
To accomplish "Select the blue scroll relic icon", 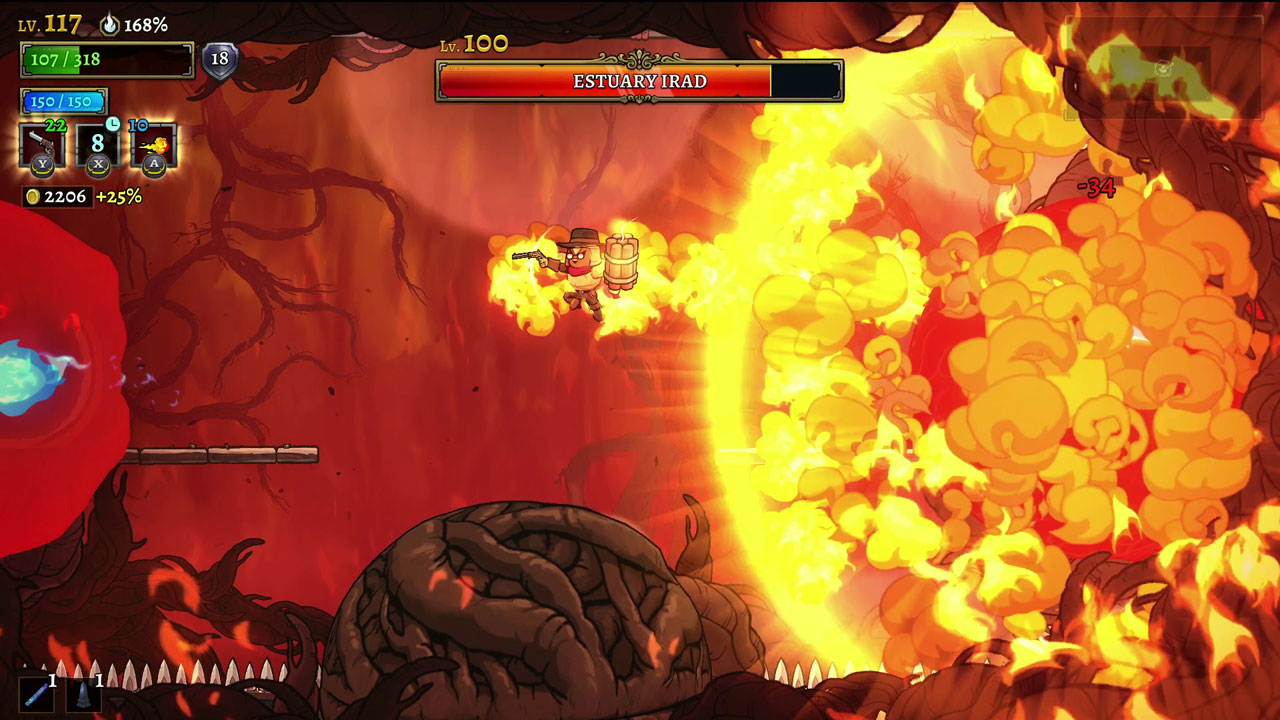I will coord(37,694).
